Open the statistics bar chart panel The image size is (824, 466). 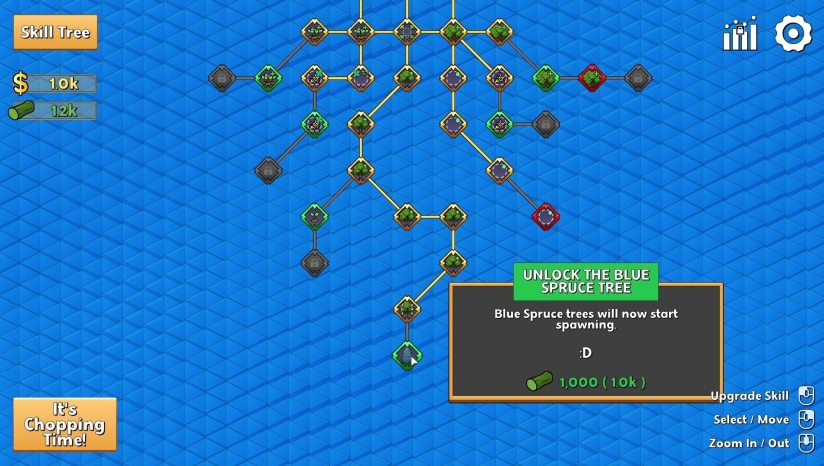tap(740, 35)
